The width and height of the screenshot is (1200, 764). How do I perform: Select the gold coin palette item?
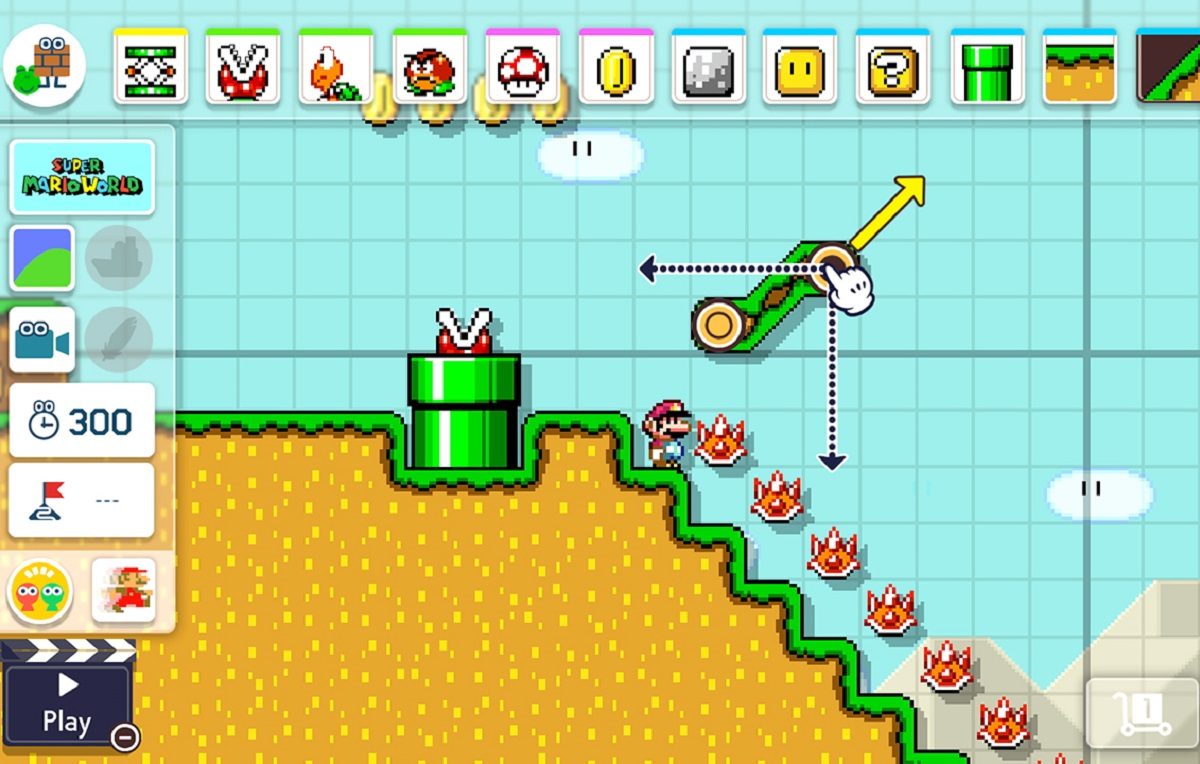615,68
